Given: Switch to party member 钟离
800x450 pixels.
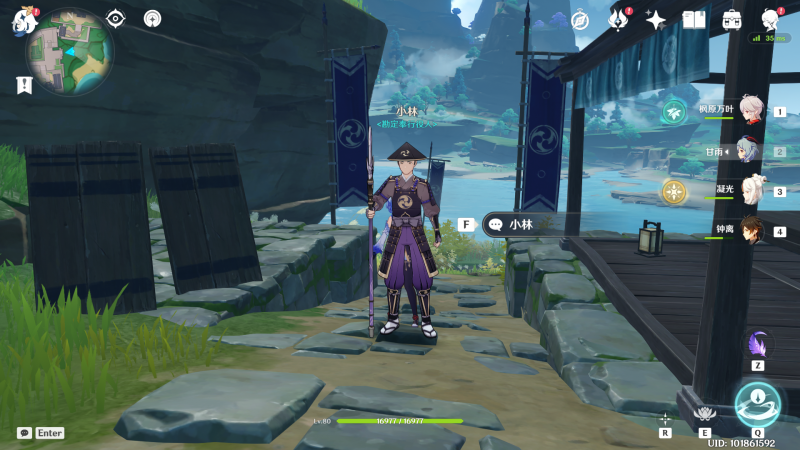Looking at the screenshot, I should 751,231.
